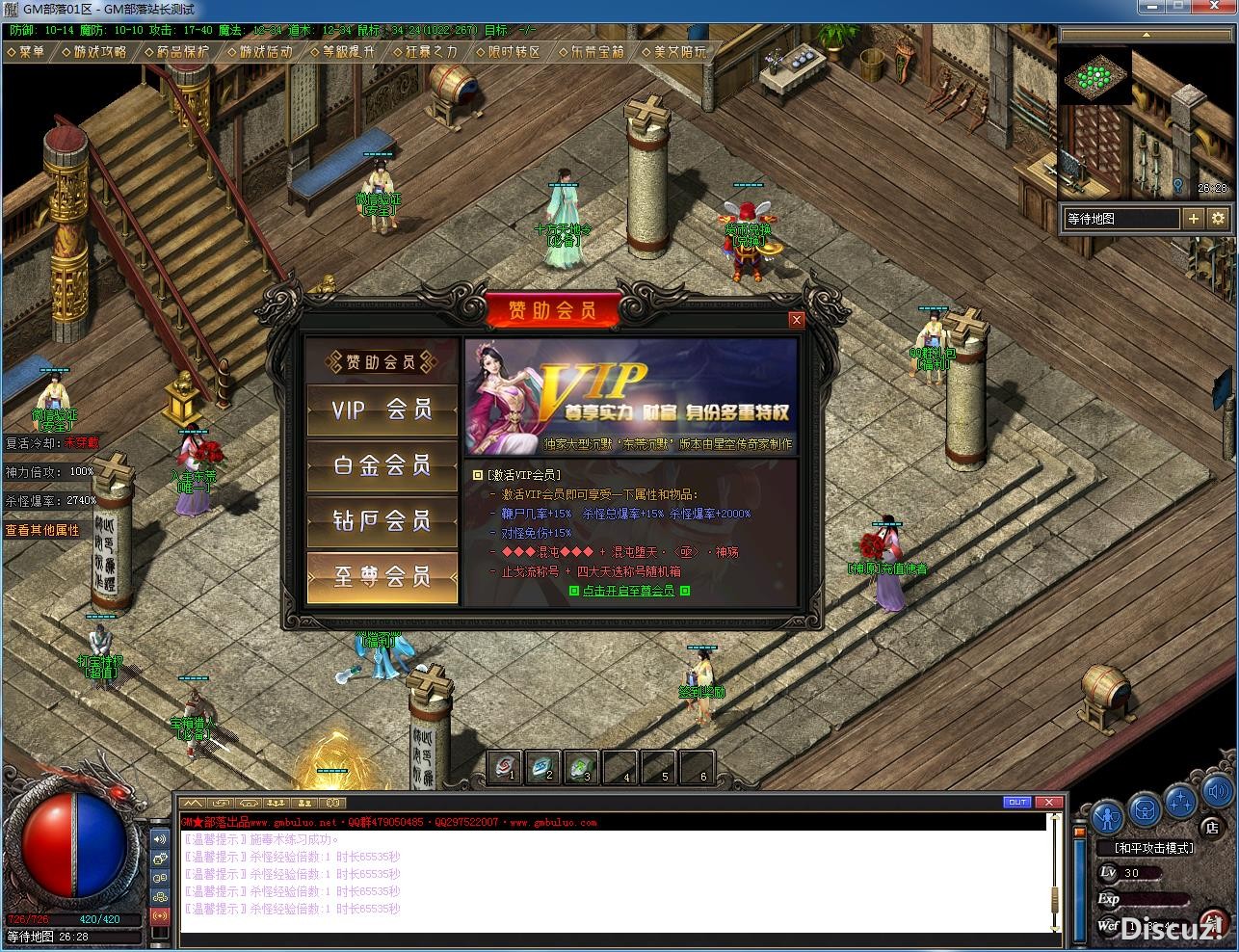Click the red 铸 icon beside Wef bar
The height and width of the screenshot is (952, 1239).
[1213, 922]
